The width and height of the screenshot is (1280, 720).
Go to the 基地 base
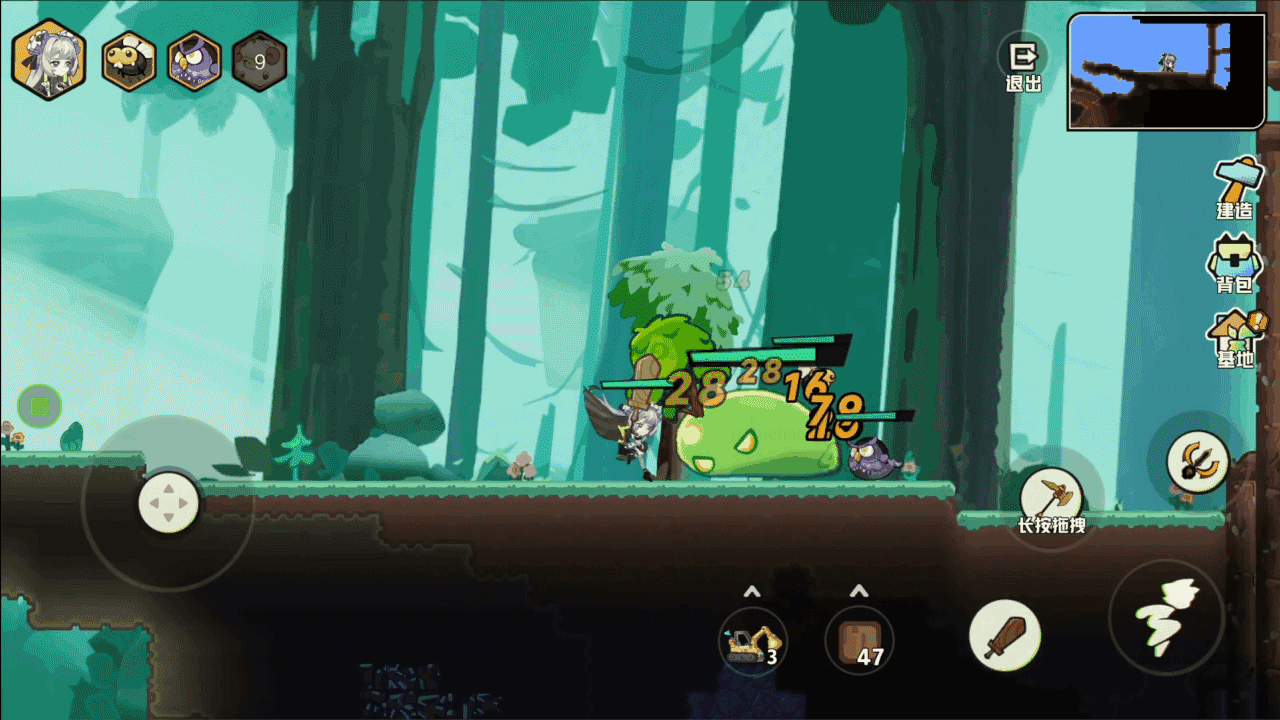point(1236,339)
